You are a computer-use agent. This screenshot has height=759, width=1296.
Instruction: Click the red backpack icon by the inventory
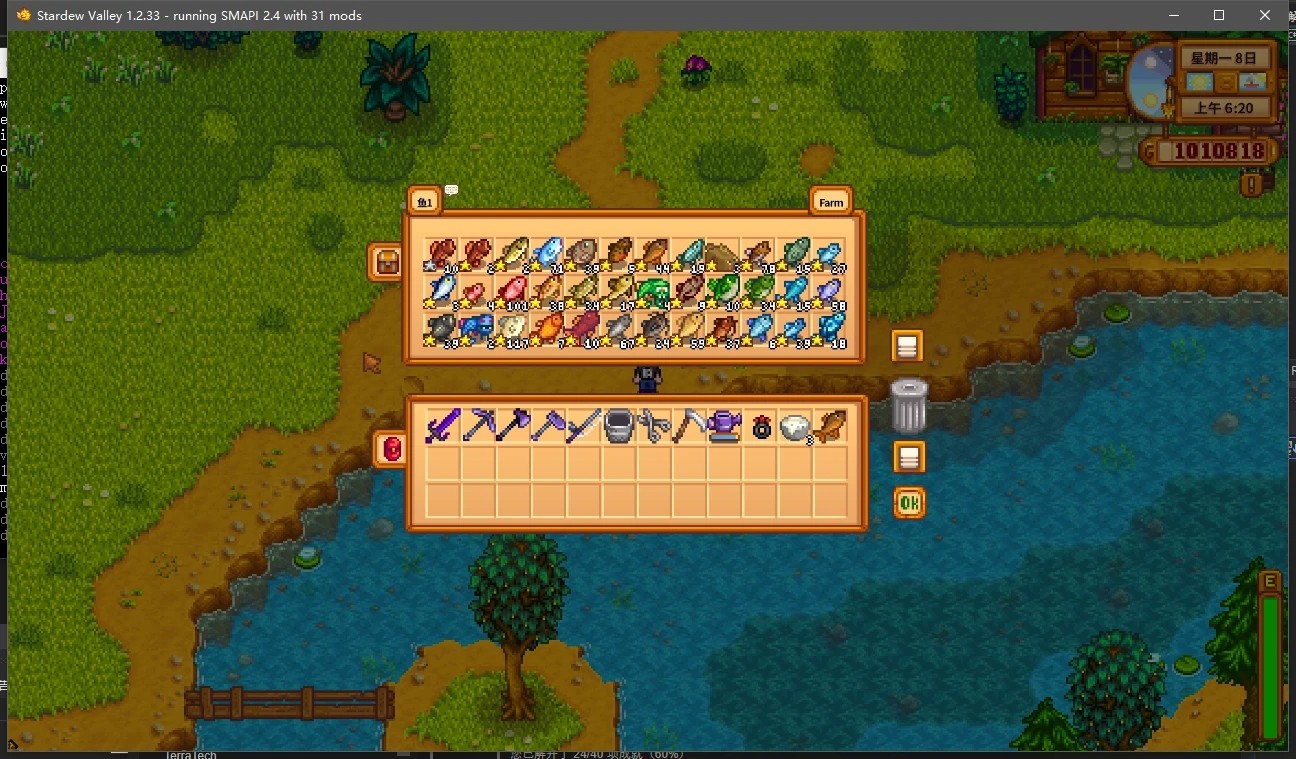coord(391,449)
